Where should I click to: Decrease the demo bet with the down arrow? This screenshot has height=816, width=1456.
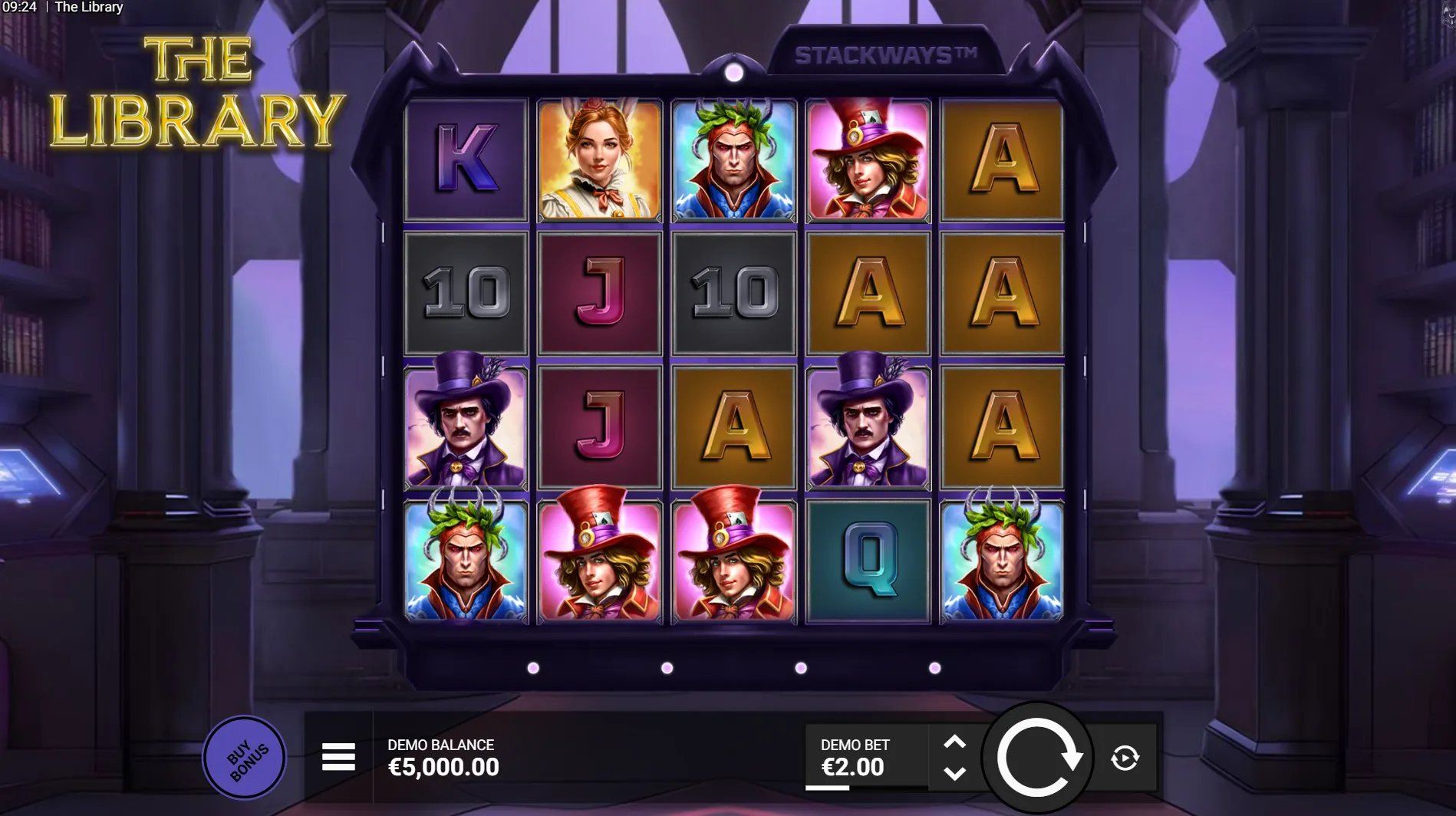[954, 773]
